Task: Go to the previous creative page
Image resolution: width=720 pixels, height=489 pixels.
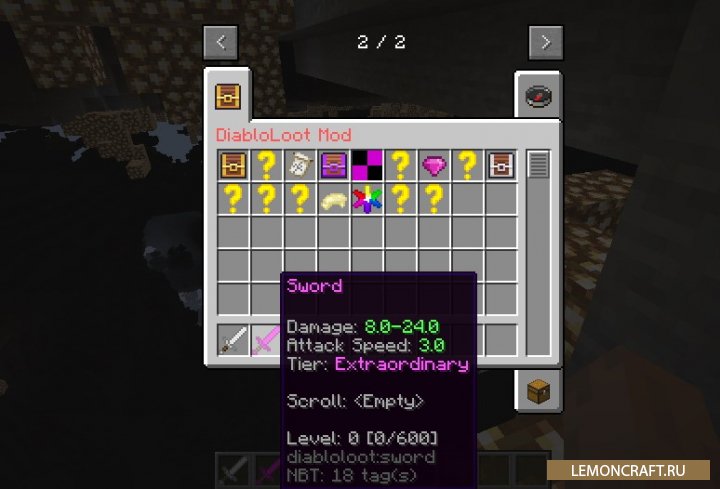Action: pos(220,42)
